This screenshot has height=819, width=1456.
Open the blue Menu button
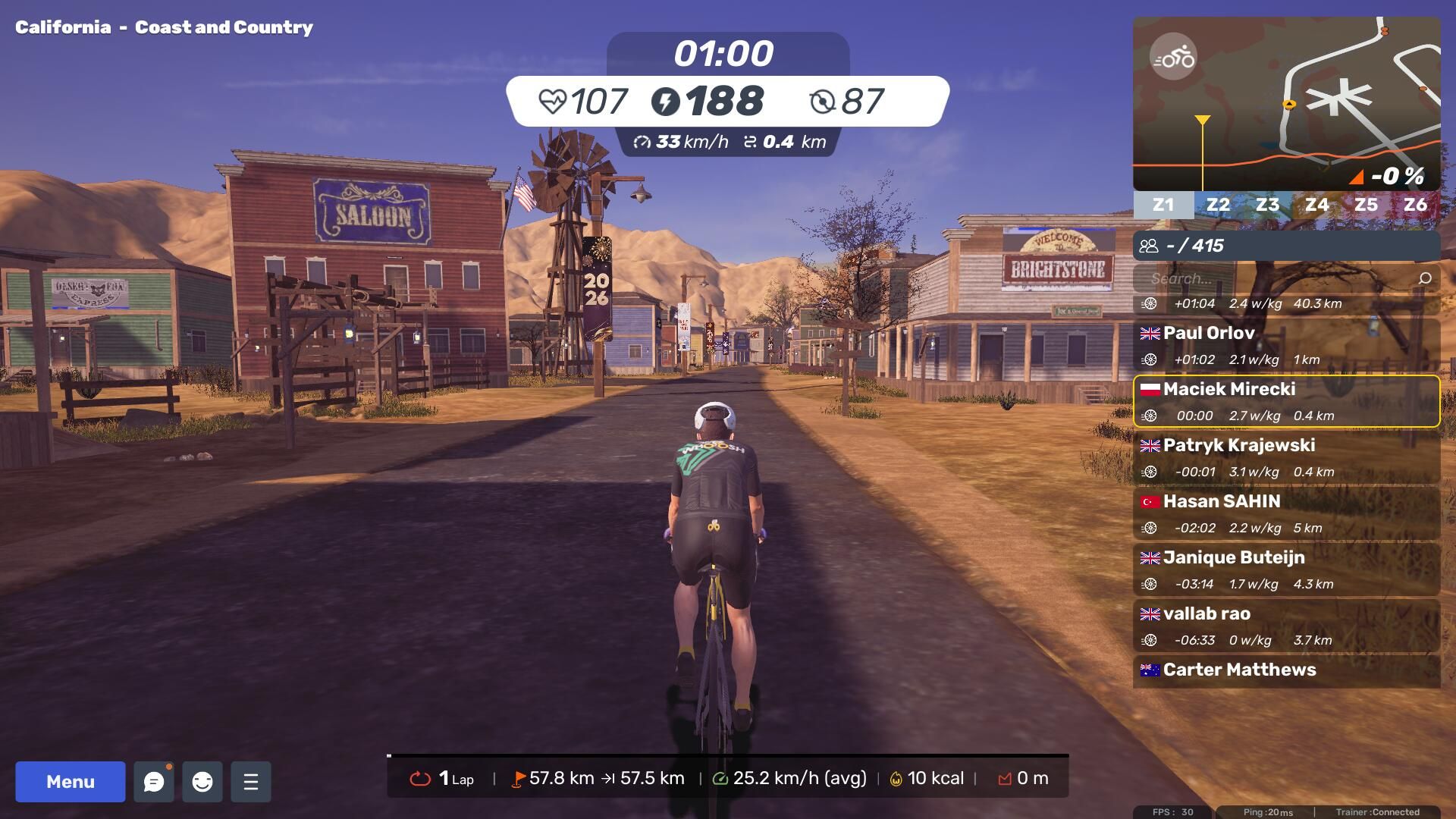point(71,782)
